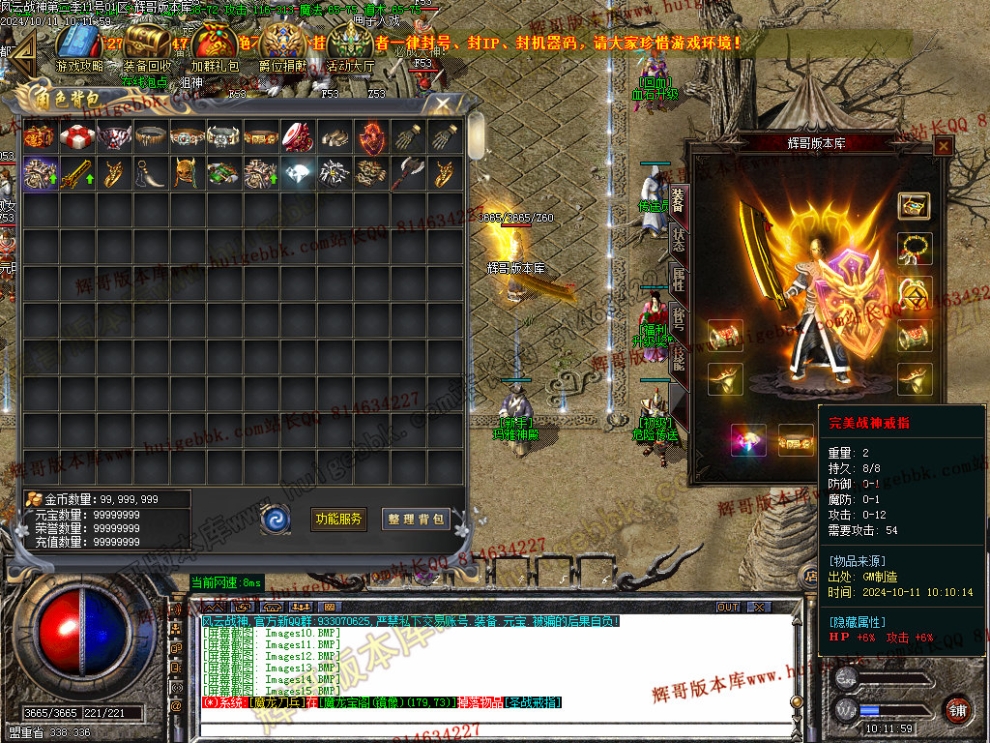
Task: Click the blue swirl button in the bag
Action: [274, 519]
